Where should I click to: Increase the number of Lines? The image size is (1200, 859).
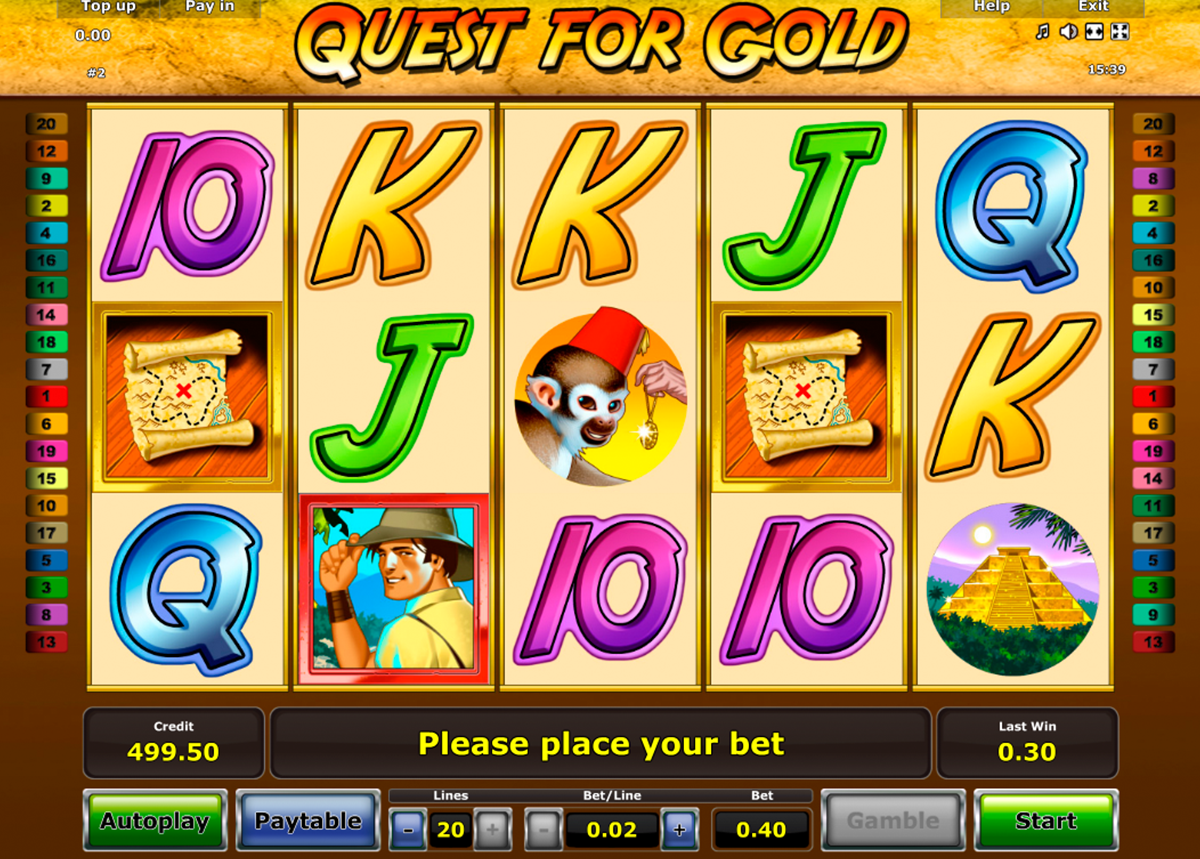493,829
